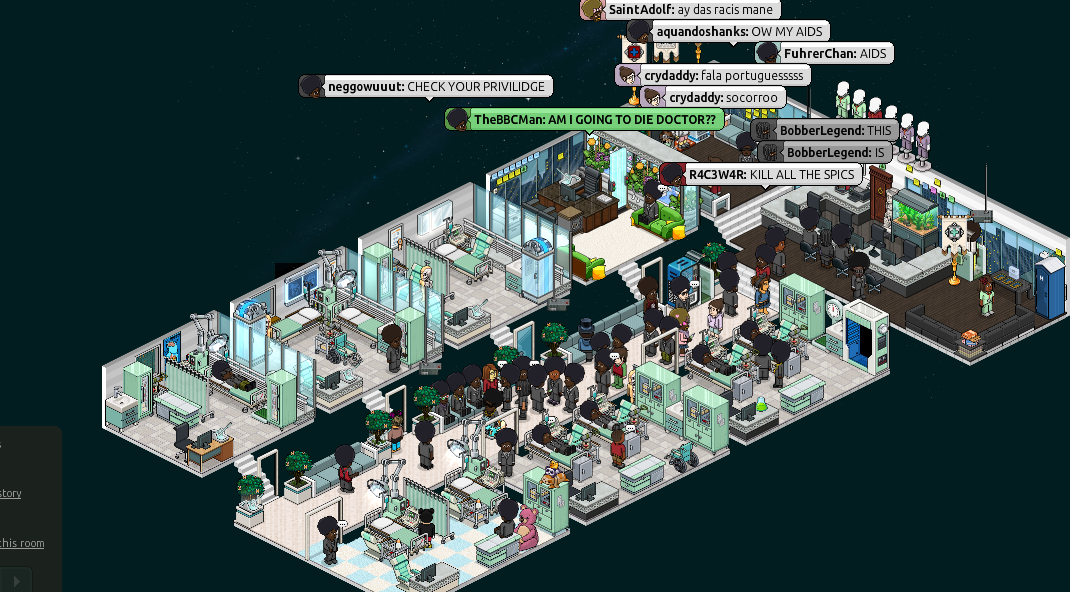
Task: Select TheBBCMan's green chat bubble
Action: tap(584, 119)
